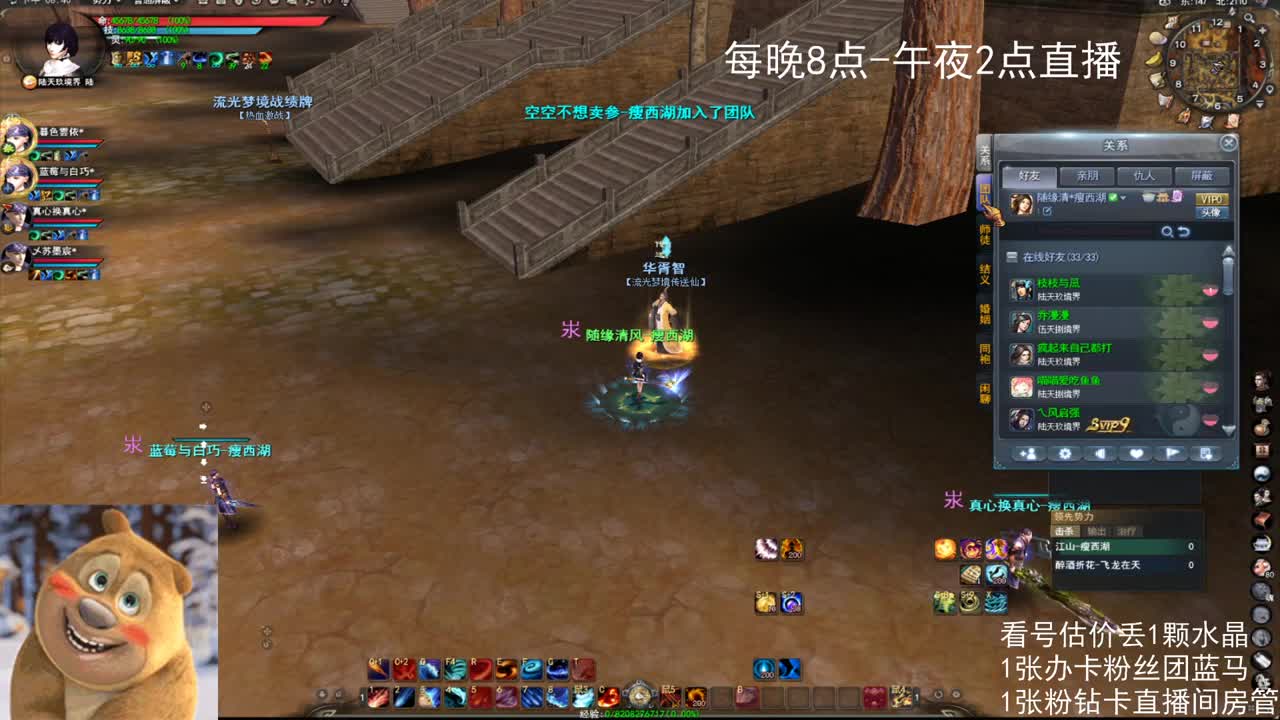Collapse the 在线好友 (33/33) friends group
The image size is (1280, 720).
(1060, 256)
